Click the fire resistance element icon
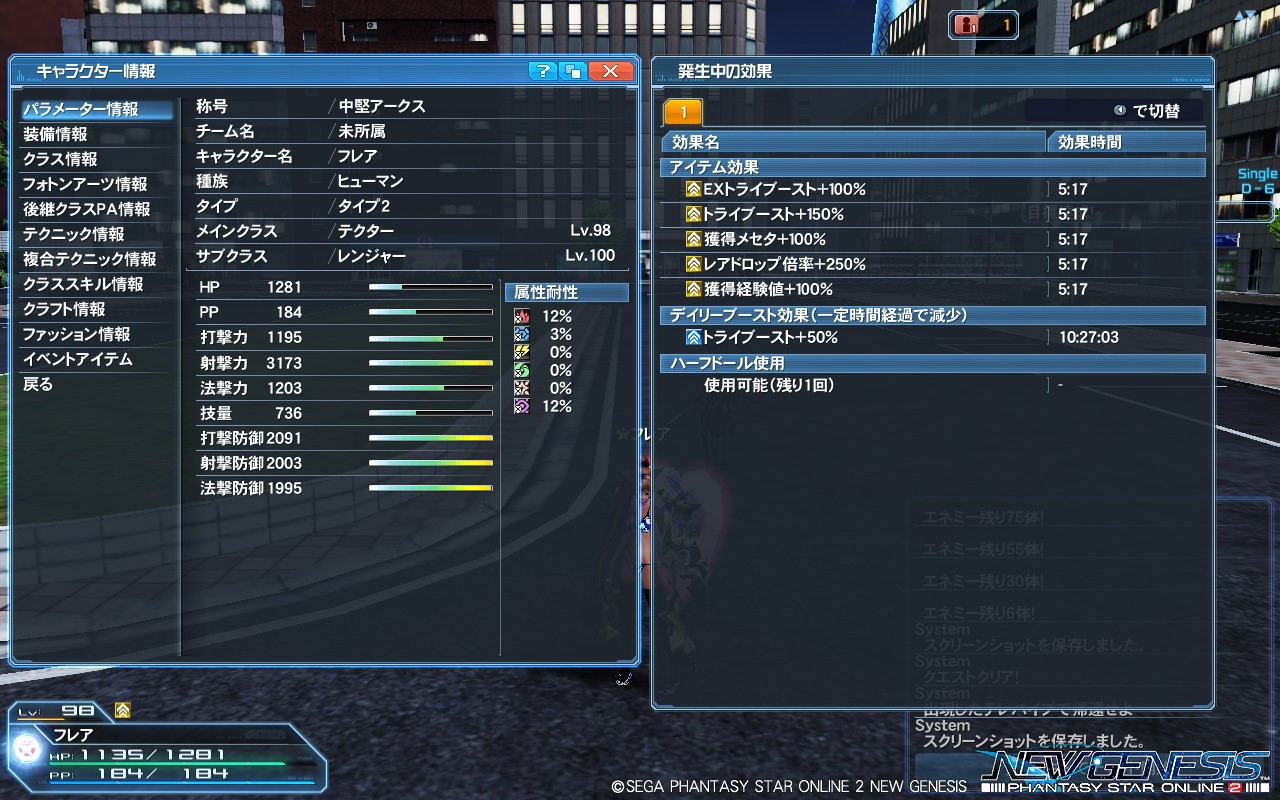 pos(522,316)
